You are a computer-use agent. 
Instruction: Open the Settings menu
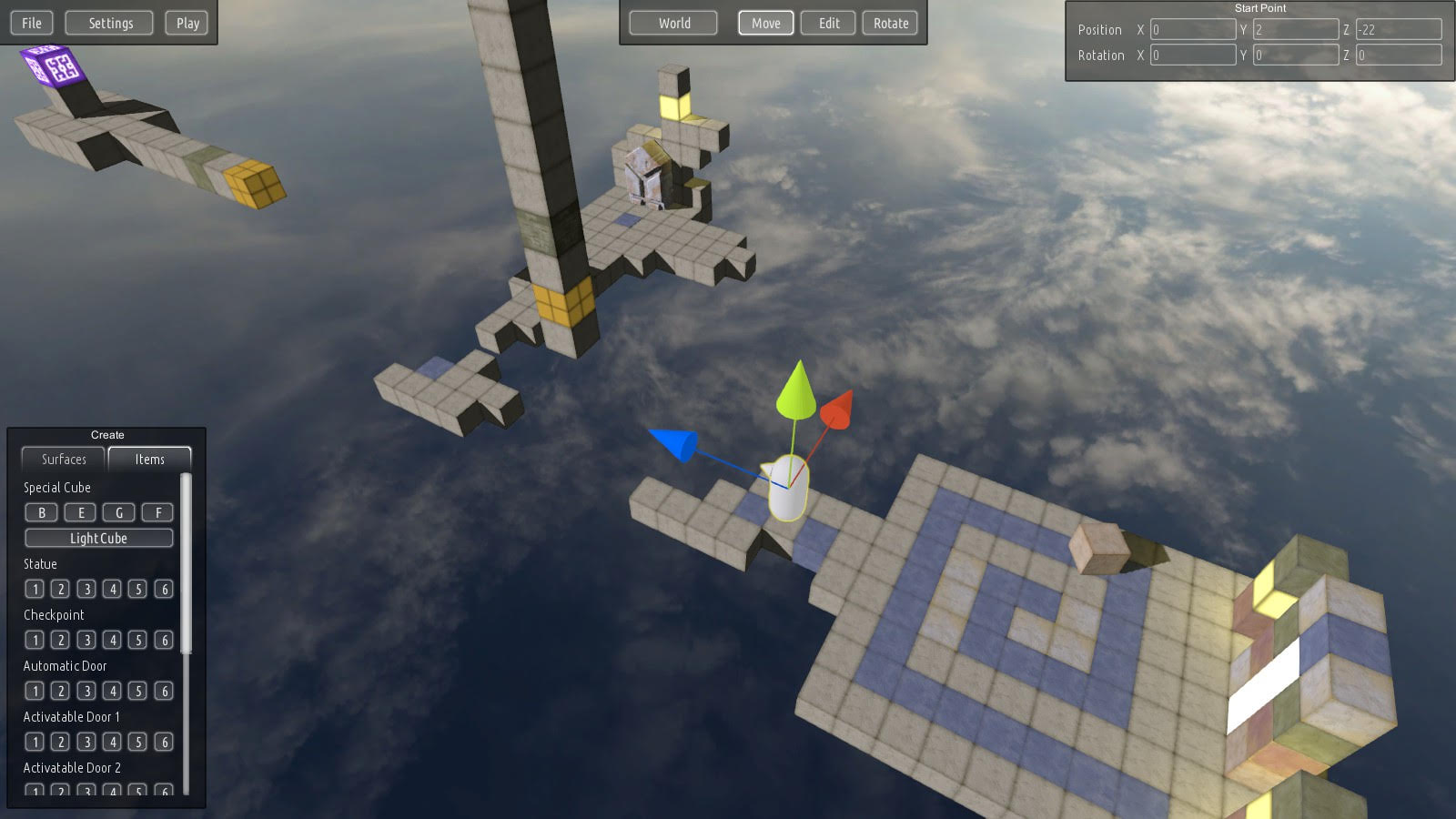(x=108, y=23)
